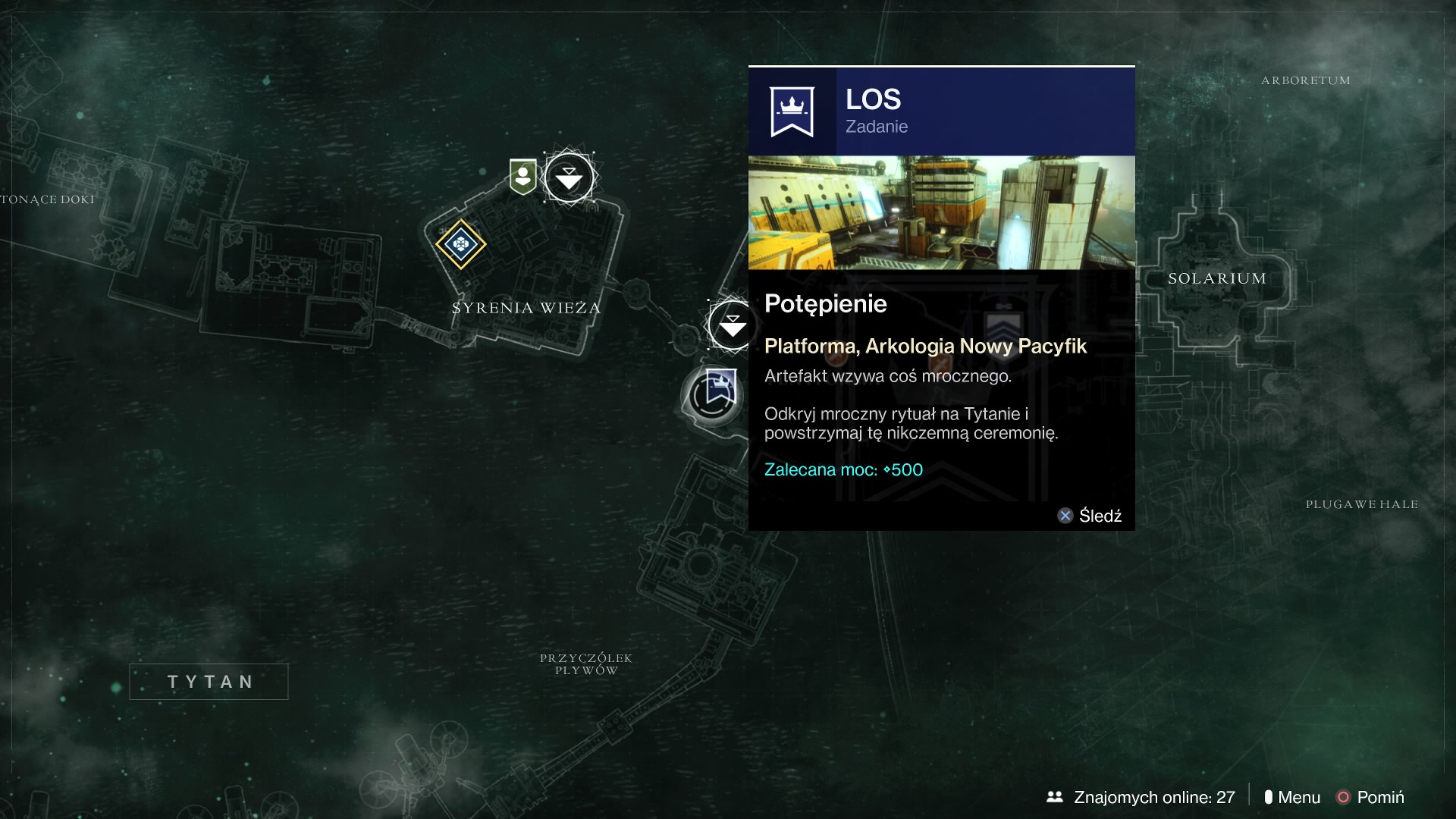Viewport: 1456px width, 819px height.
Task: Click the Potępienie quest preview image
Action: point(941,213)
